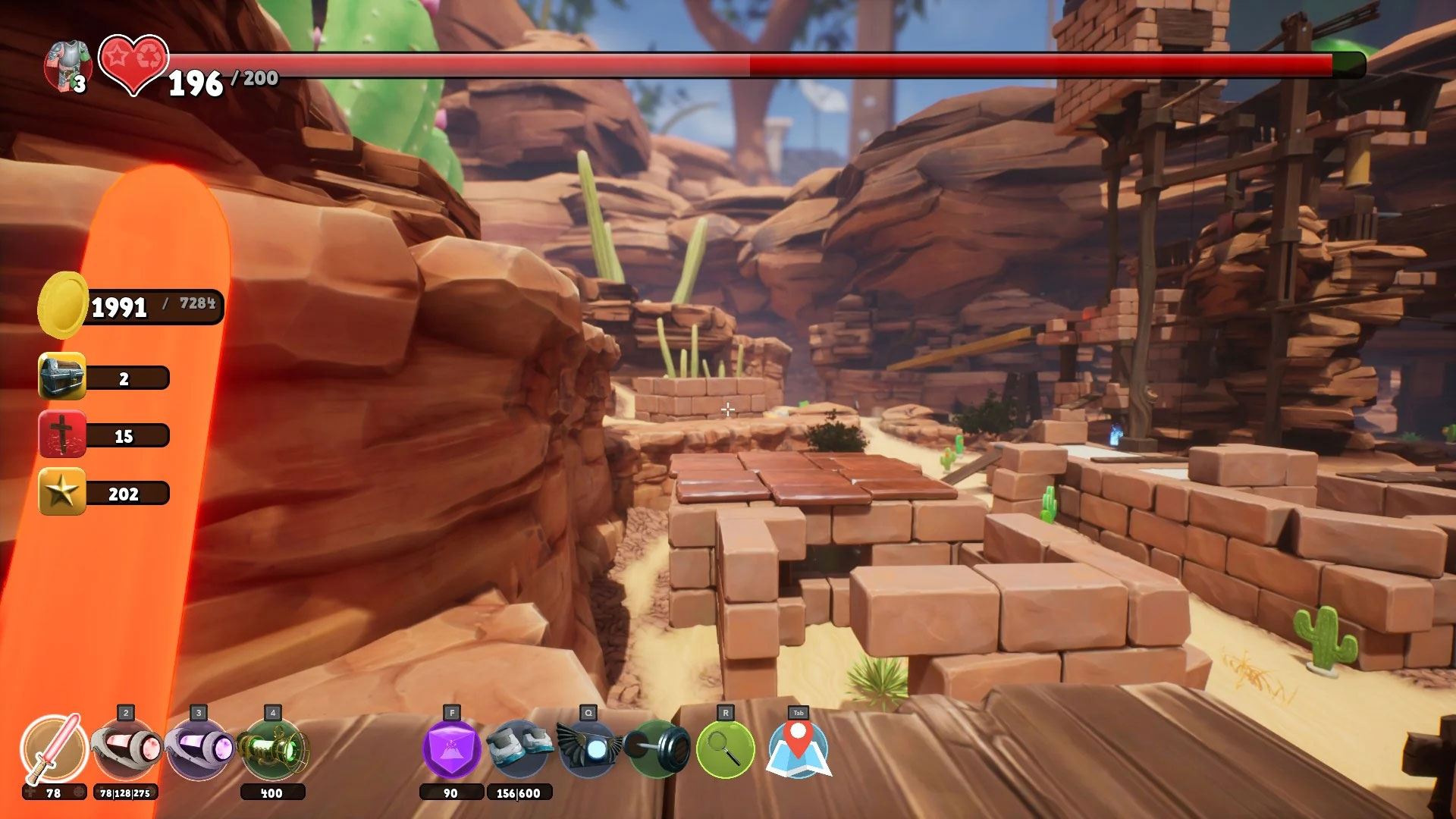Select the red grave cross icon
The width and height of the screenshot is (1456, 819).
pyautogui.click(x=62, y=435)
